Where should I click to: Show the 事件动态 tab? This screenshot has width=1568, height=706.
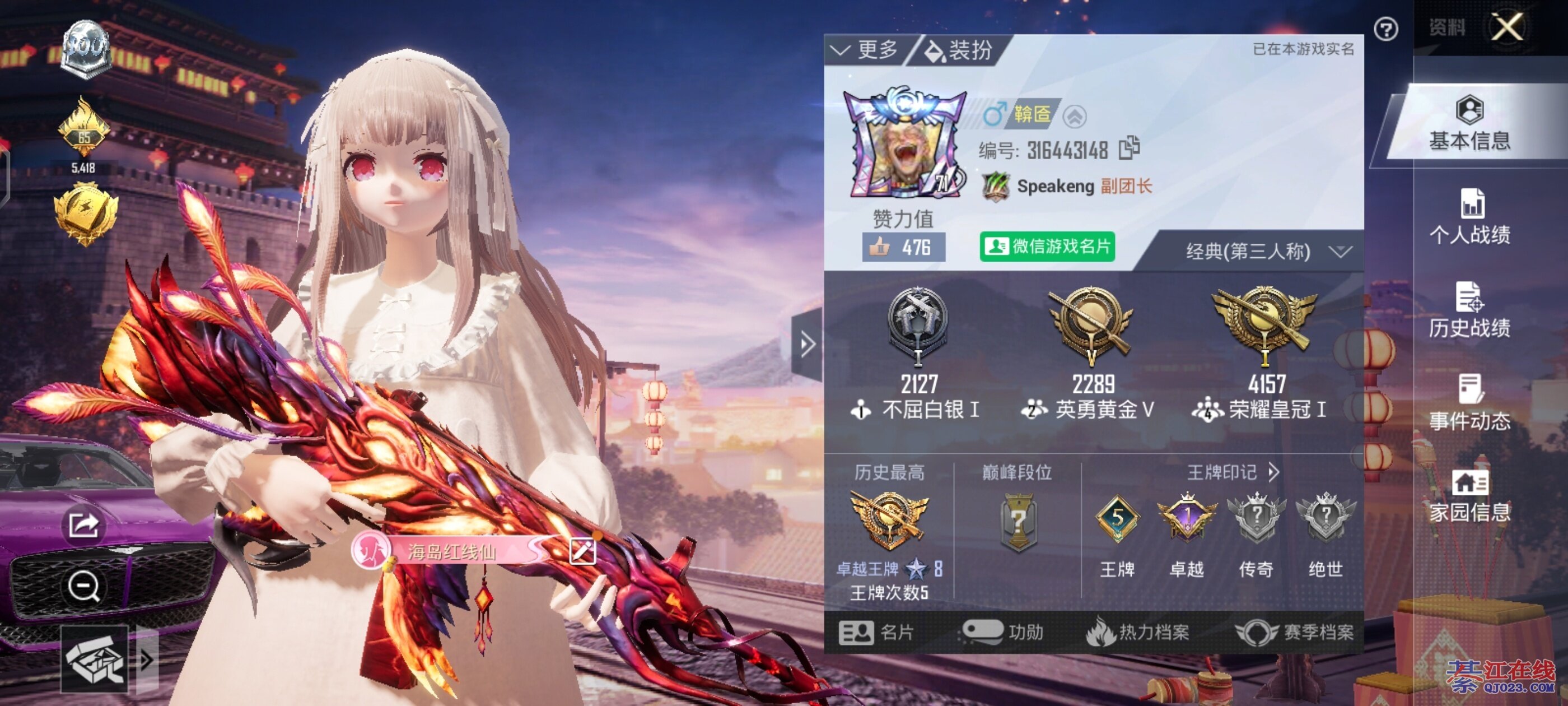coord(1469,404)
